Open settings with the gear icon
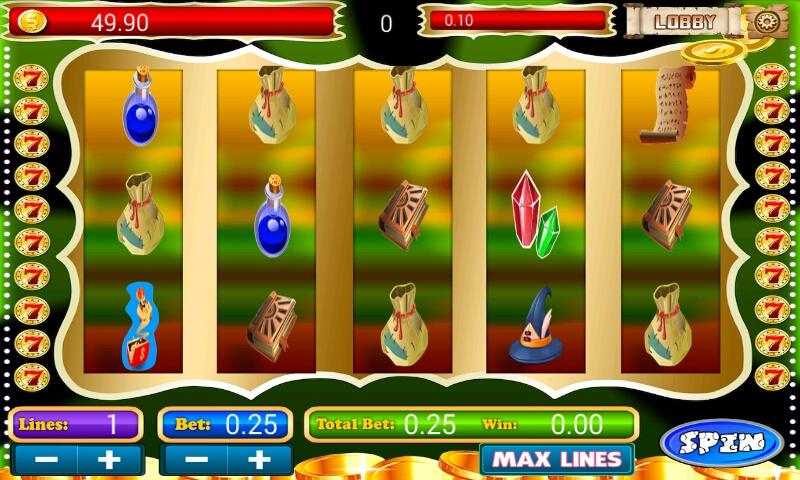 (767, 21)
